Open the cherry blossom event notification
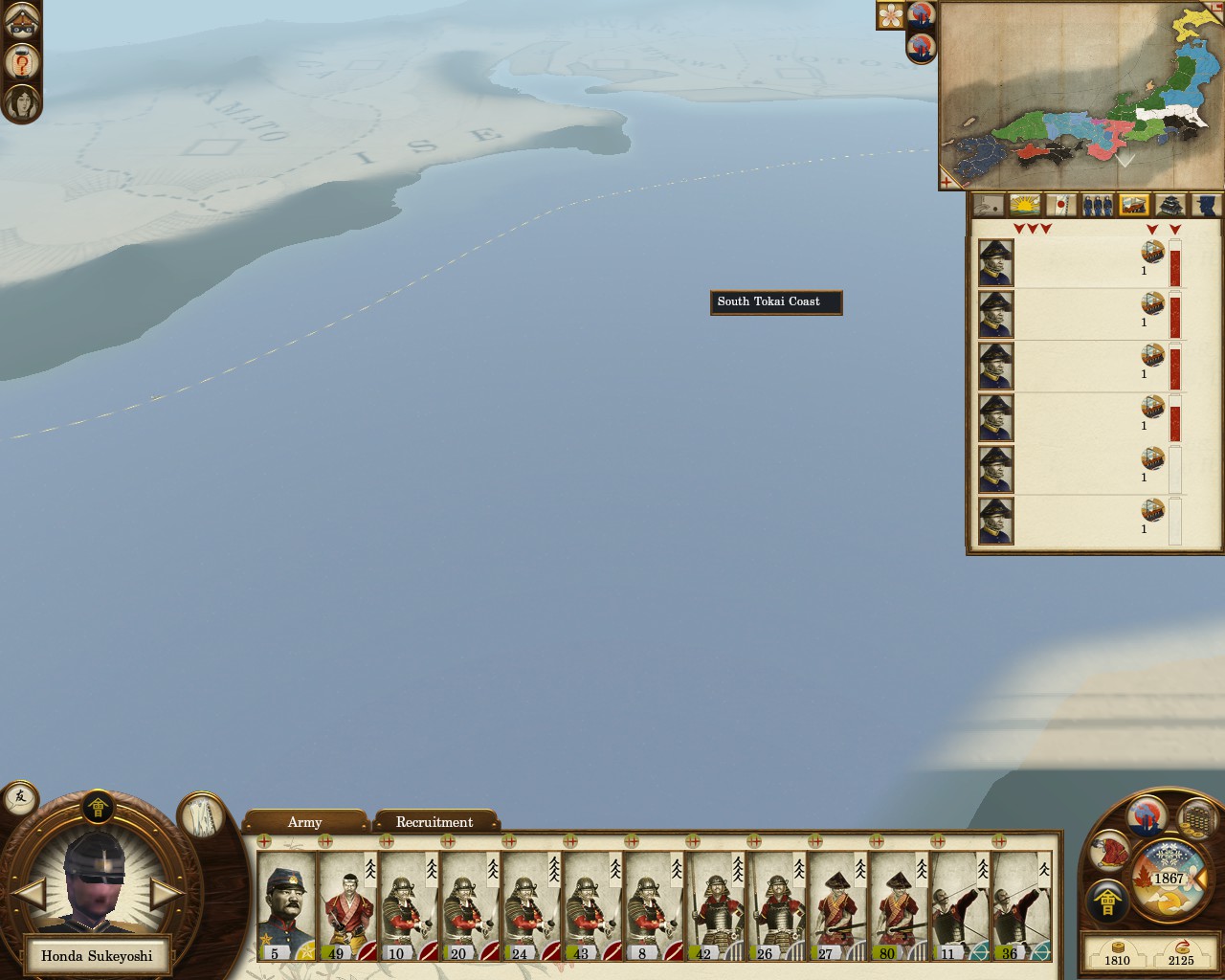 pos(891,15)
